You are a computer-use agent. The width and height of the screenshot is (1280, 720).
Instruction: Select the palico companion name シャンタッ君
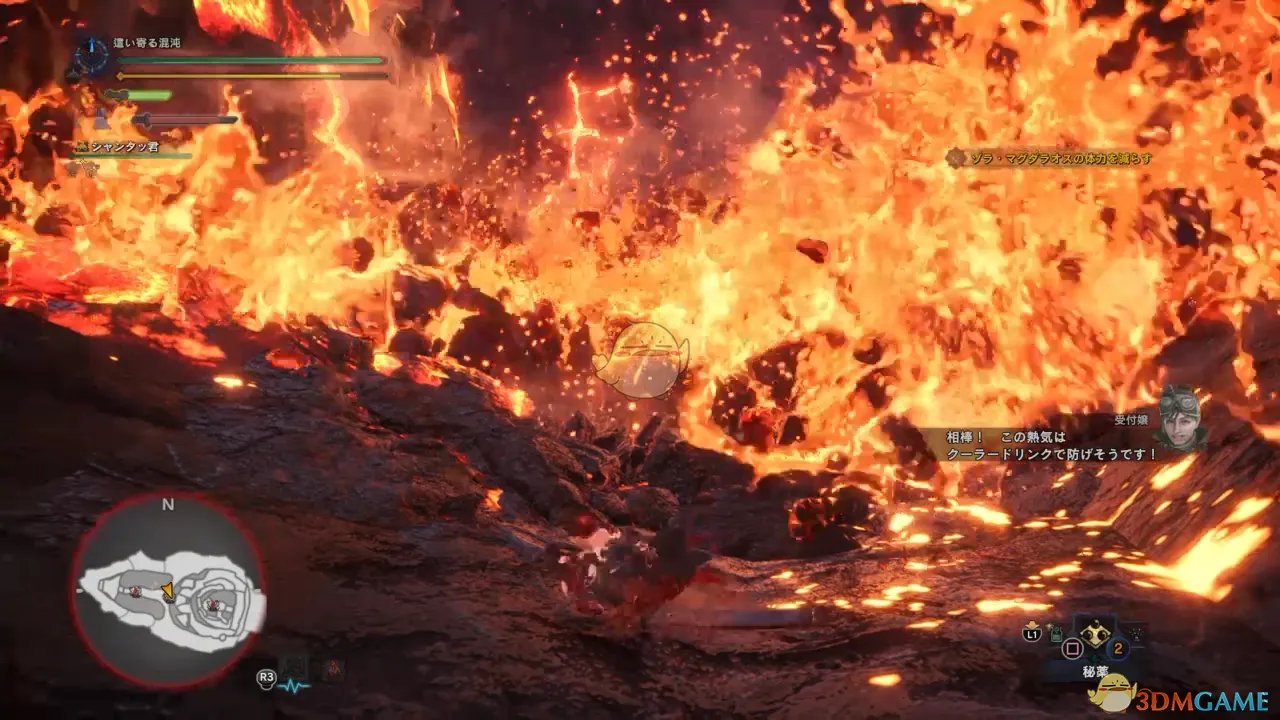point(125,147)
